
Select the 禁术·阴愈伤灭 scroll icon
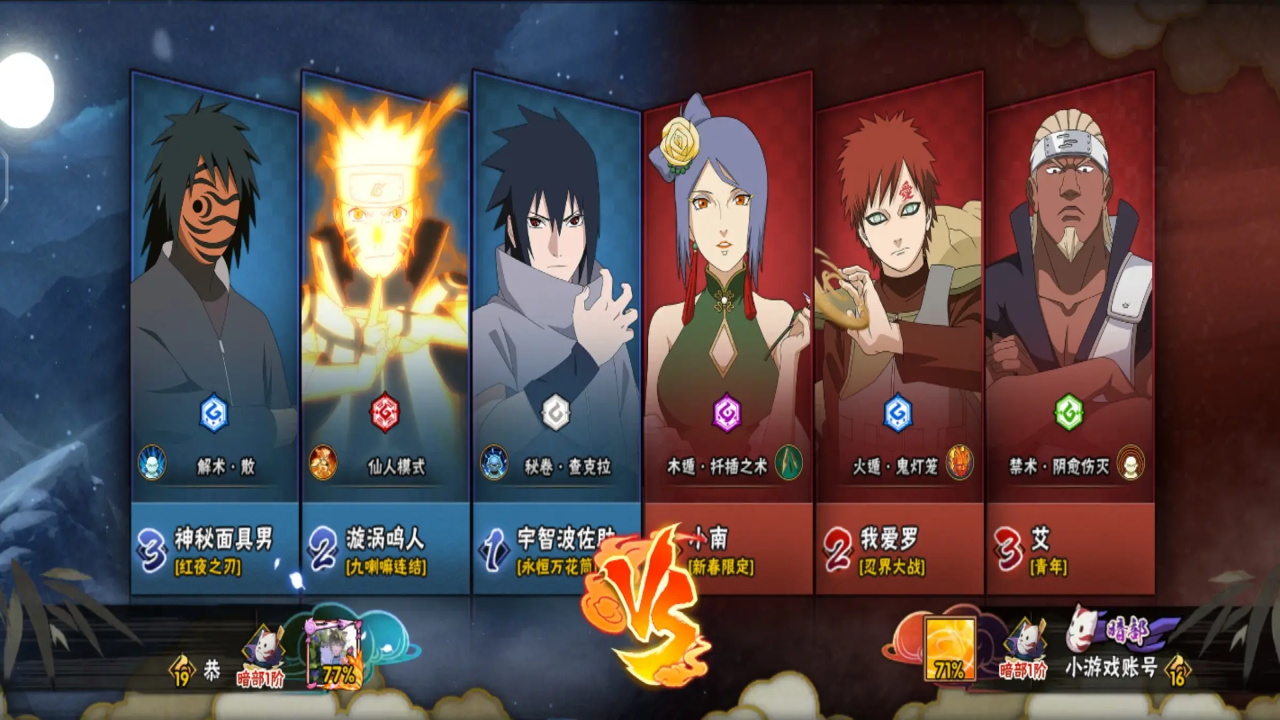[1131, 463]
